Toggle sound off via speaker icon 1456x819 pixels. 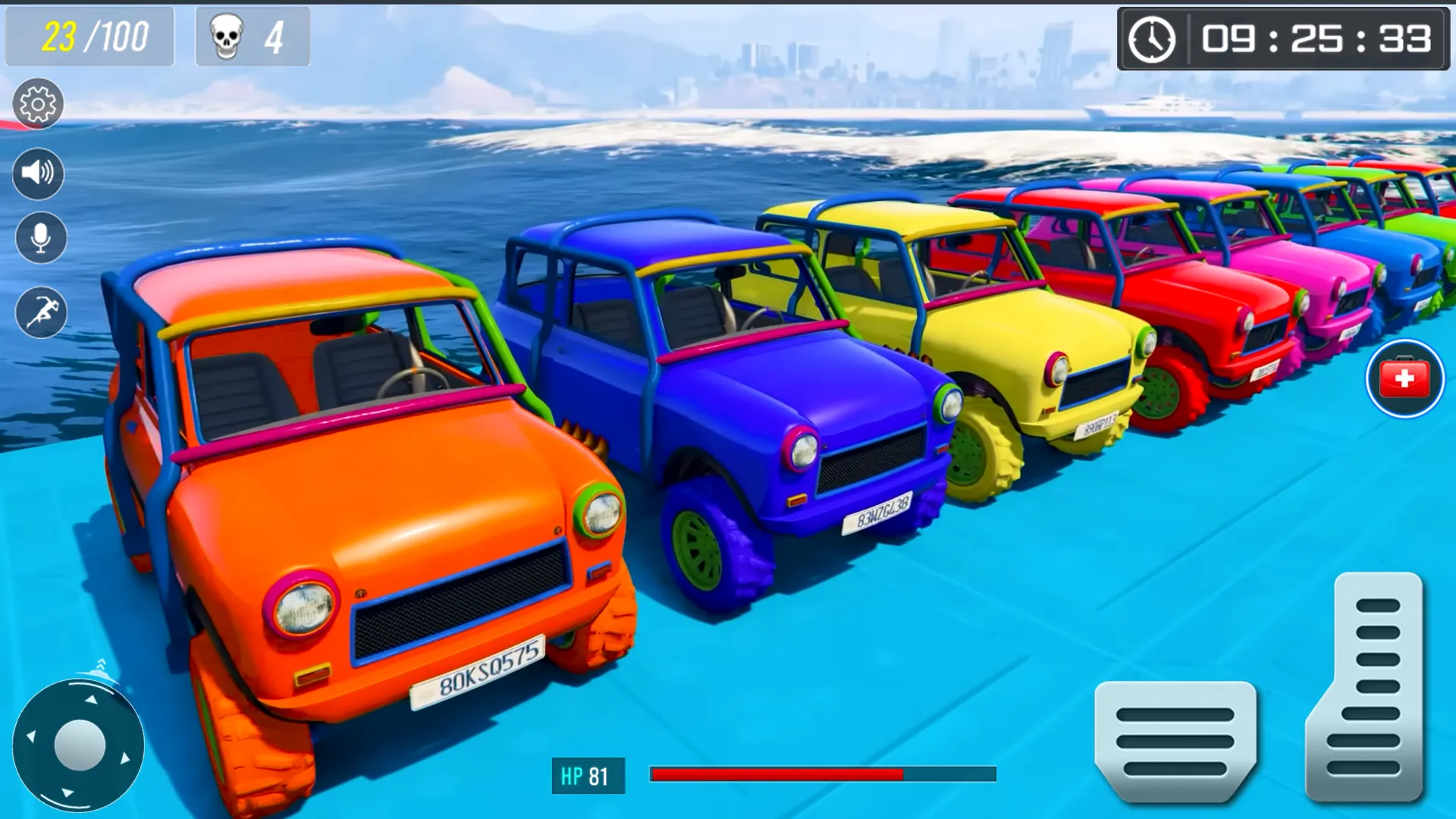click(x=38, y=173)
